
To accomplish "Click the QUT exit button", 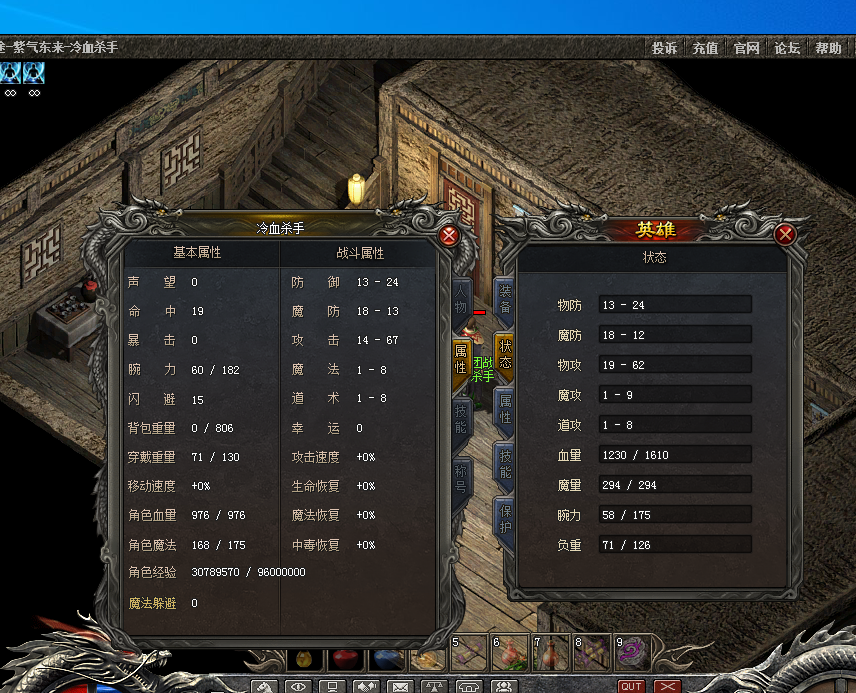I will pos(631,687).
